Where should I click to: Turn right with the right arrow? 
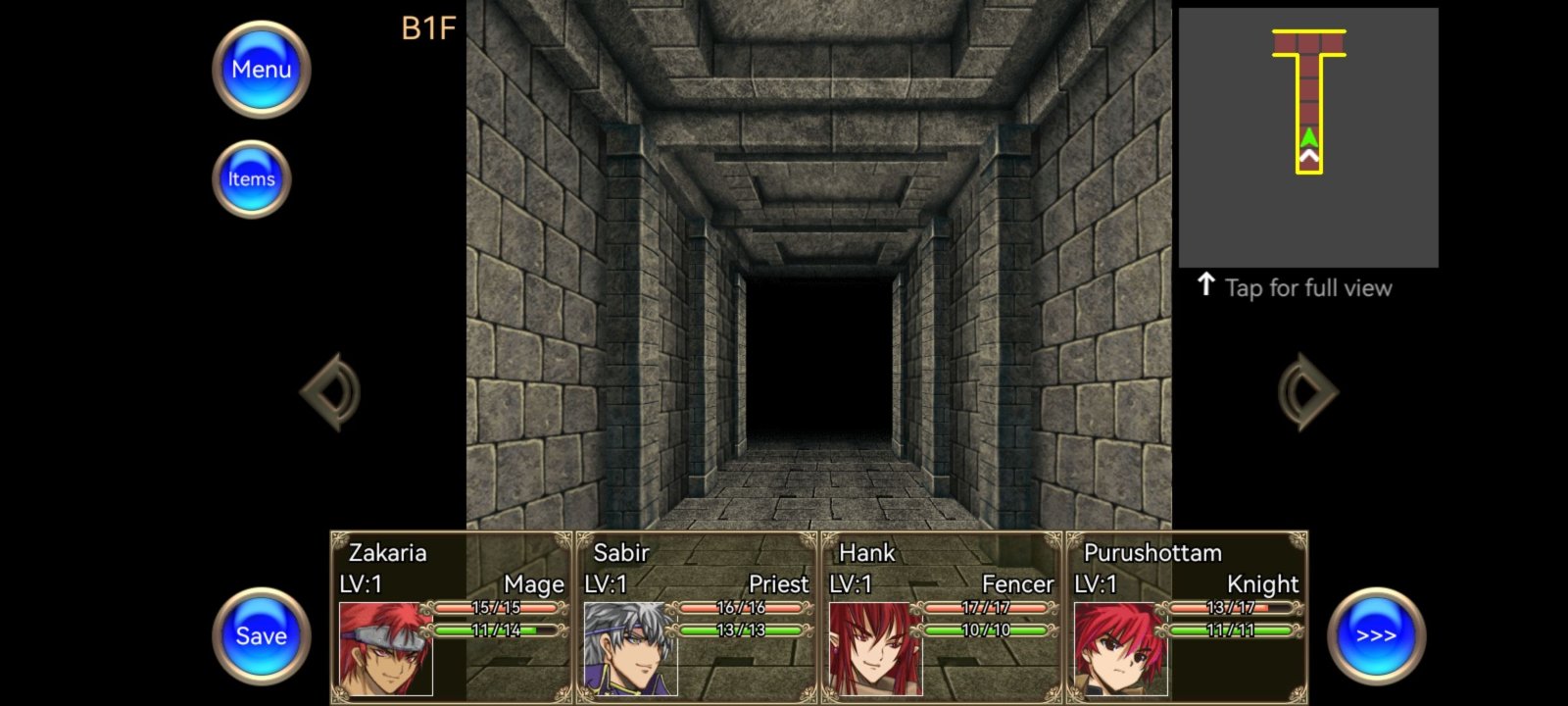tap(1307, 392)
